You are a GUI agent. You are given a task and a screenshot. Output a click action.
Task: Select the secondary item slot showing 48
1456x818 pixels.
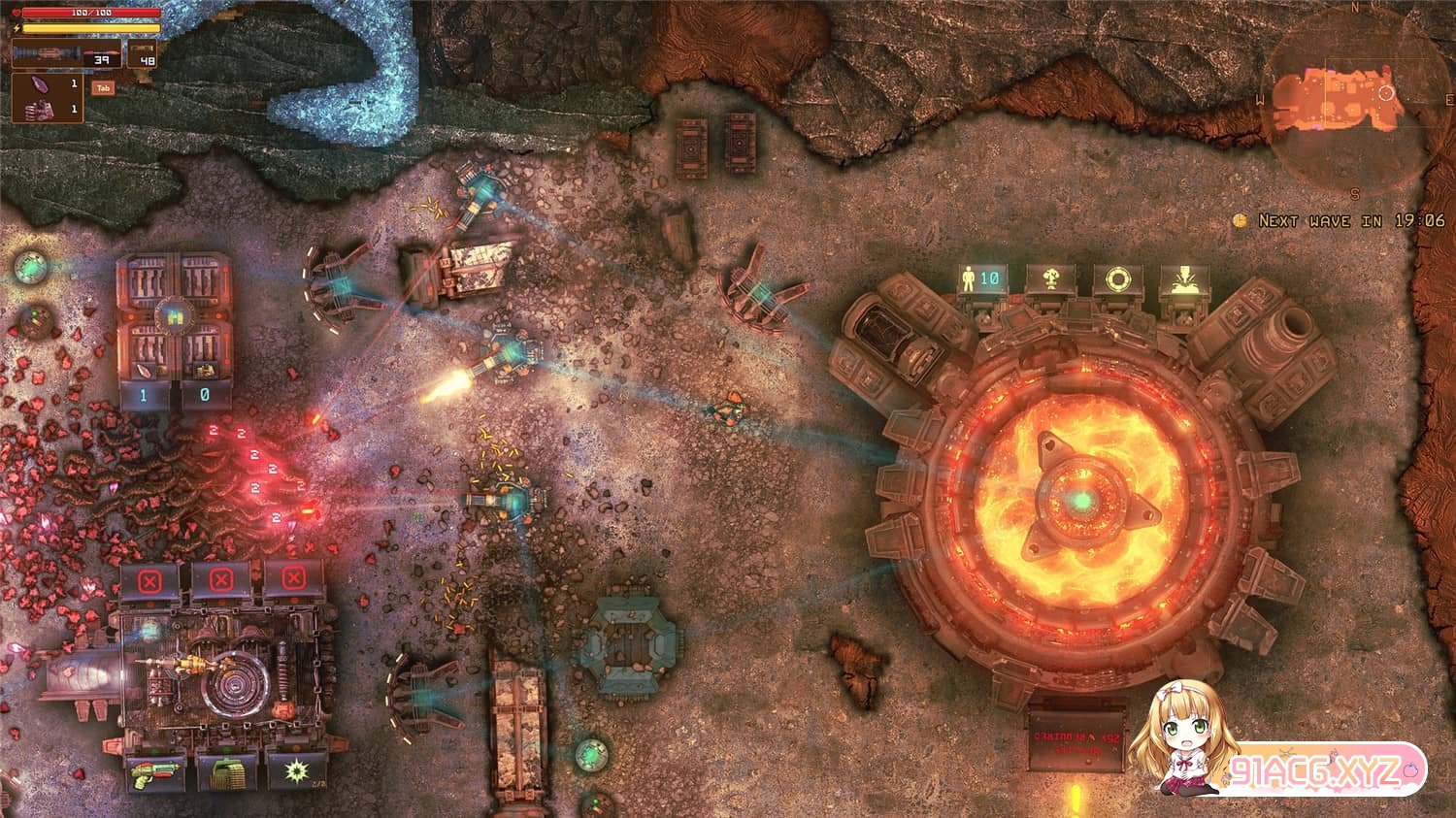pos(143,54)
